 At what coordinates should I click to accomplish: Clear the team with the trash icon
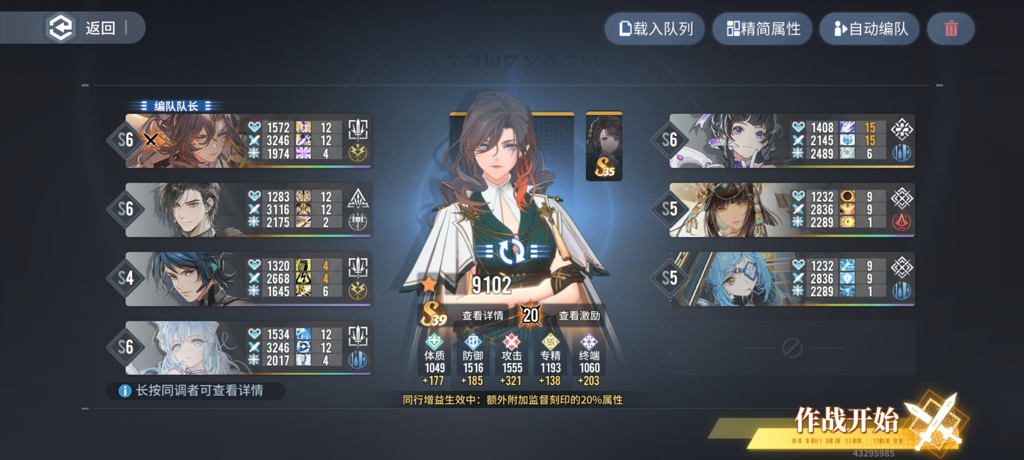951,28
